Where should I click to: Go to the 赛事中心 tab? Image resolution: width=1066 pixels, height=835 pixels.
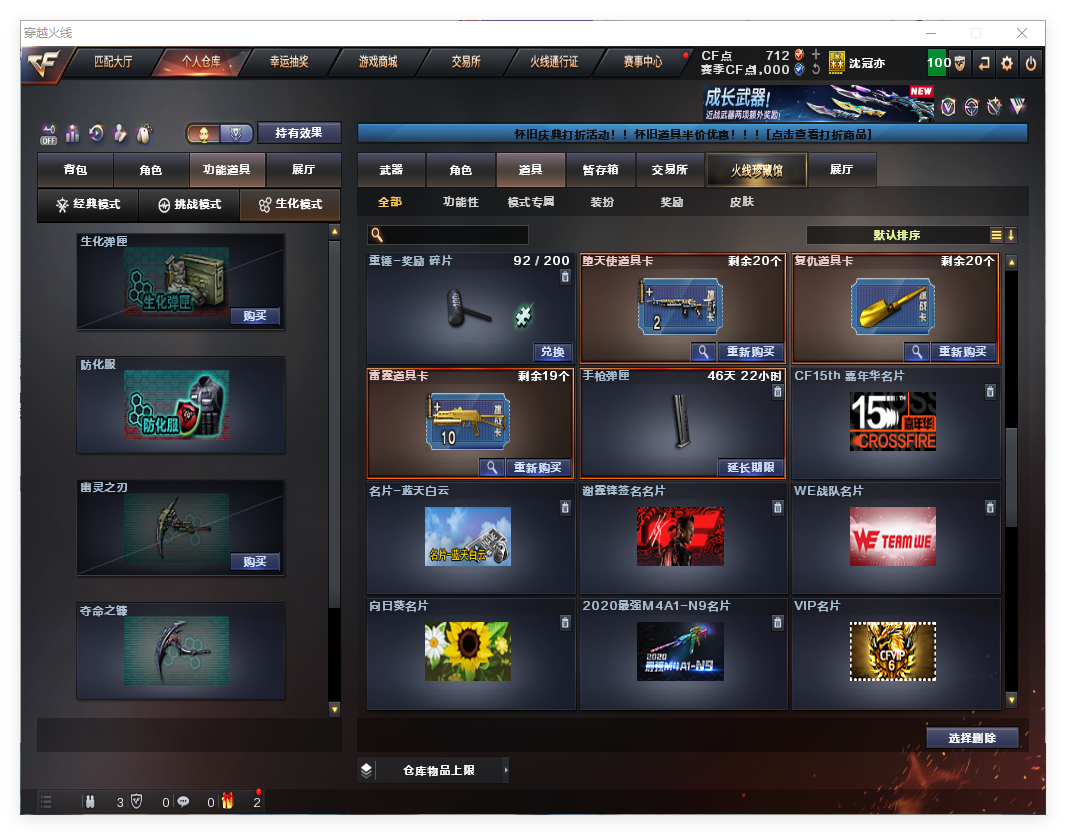point(642,62)
